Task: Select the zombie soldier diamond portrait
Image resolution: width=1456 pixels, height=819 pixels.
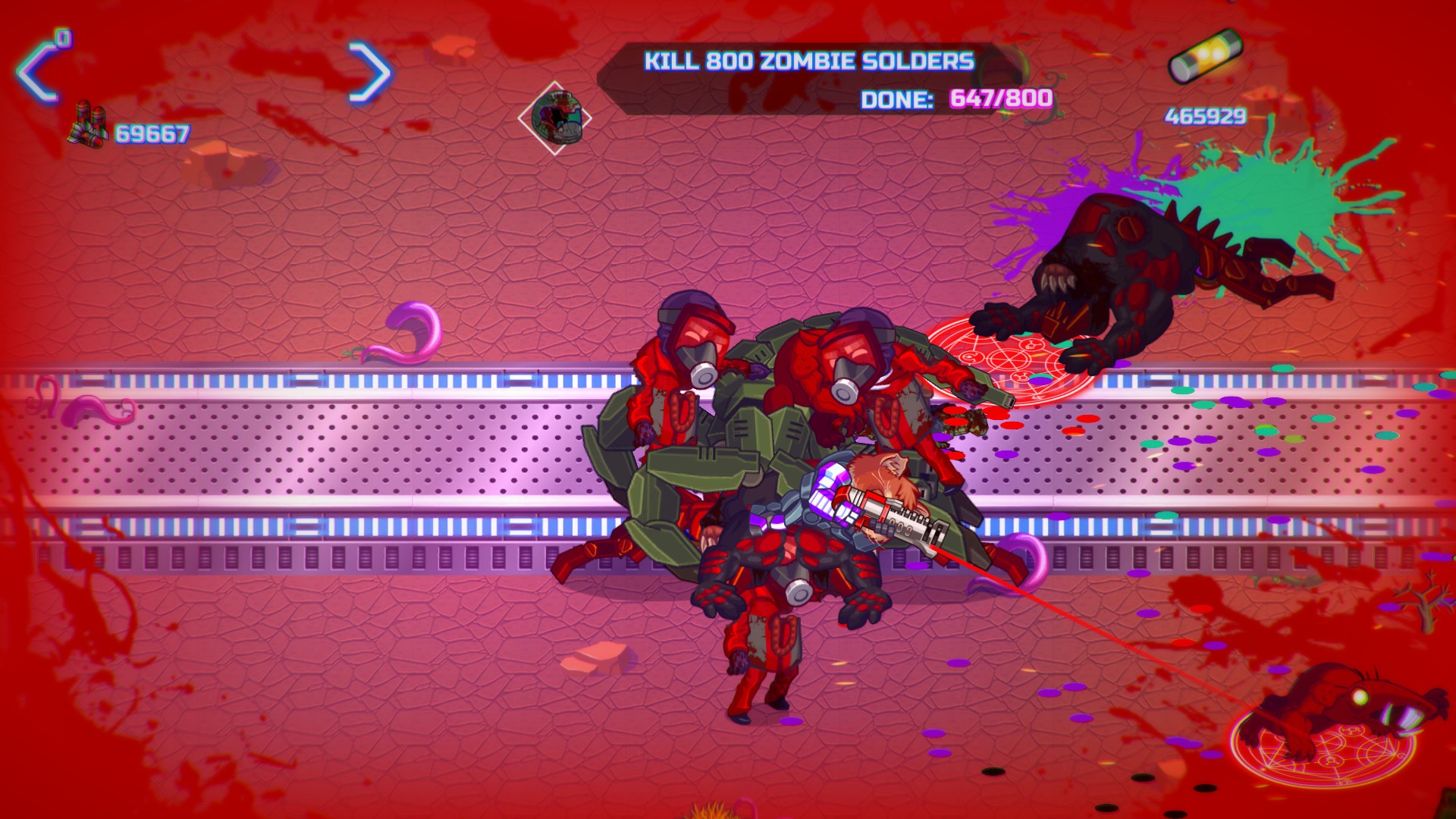Action: (555, 118)
